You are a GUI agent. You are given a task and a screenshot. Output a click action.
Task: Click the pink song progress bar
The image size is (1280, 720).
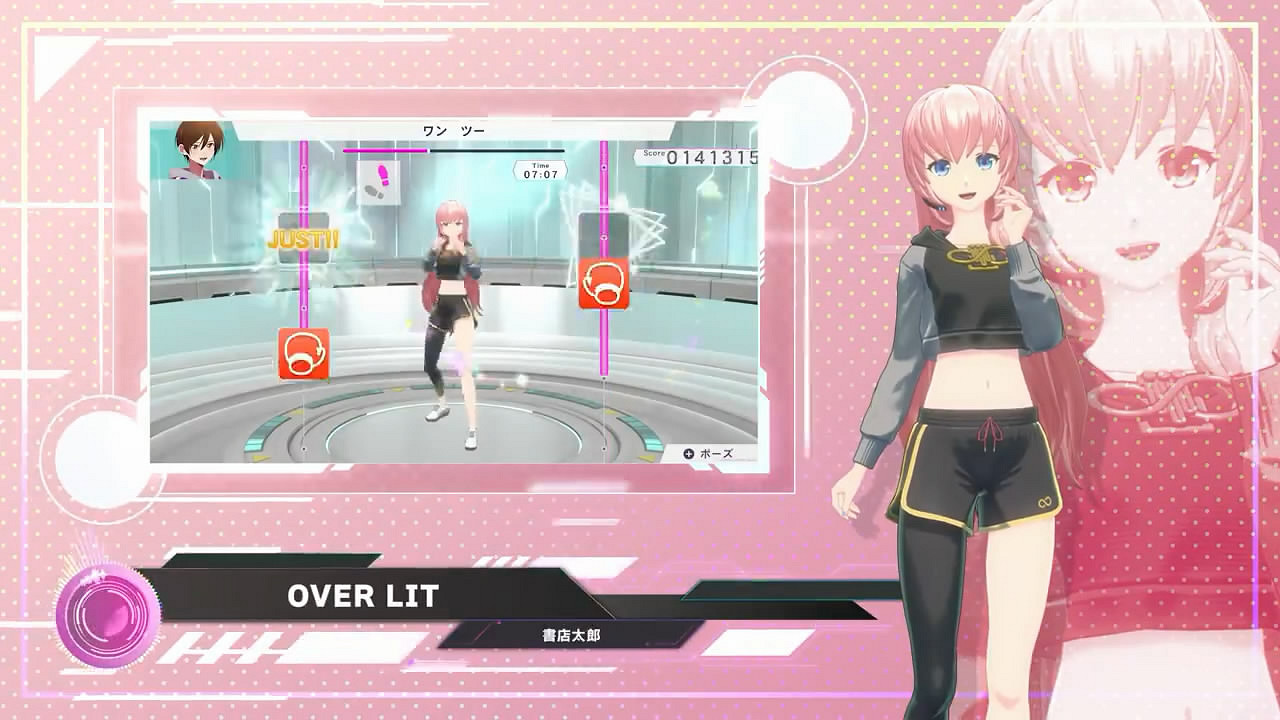pos(420,150)
